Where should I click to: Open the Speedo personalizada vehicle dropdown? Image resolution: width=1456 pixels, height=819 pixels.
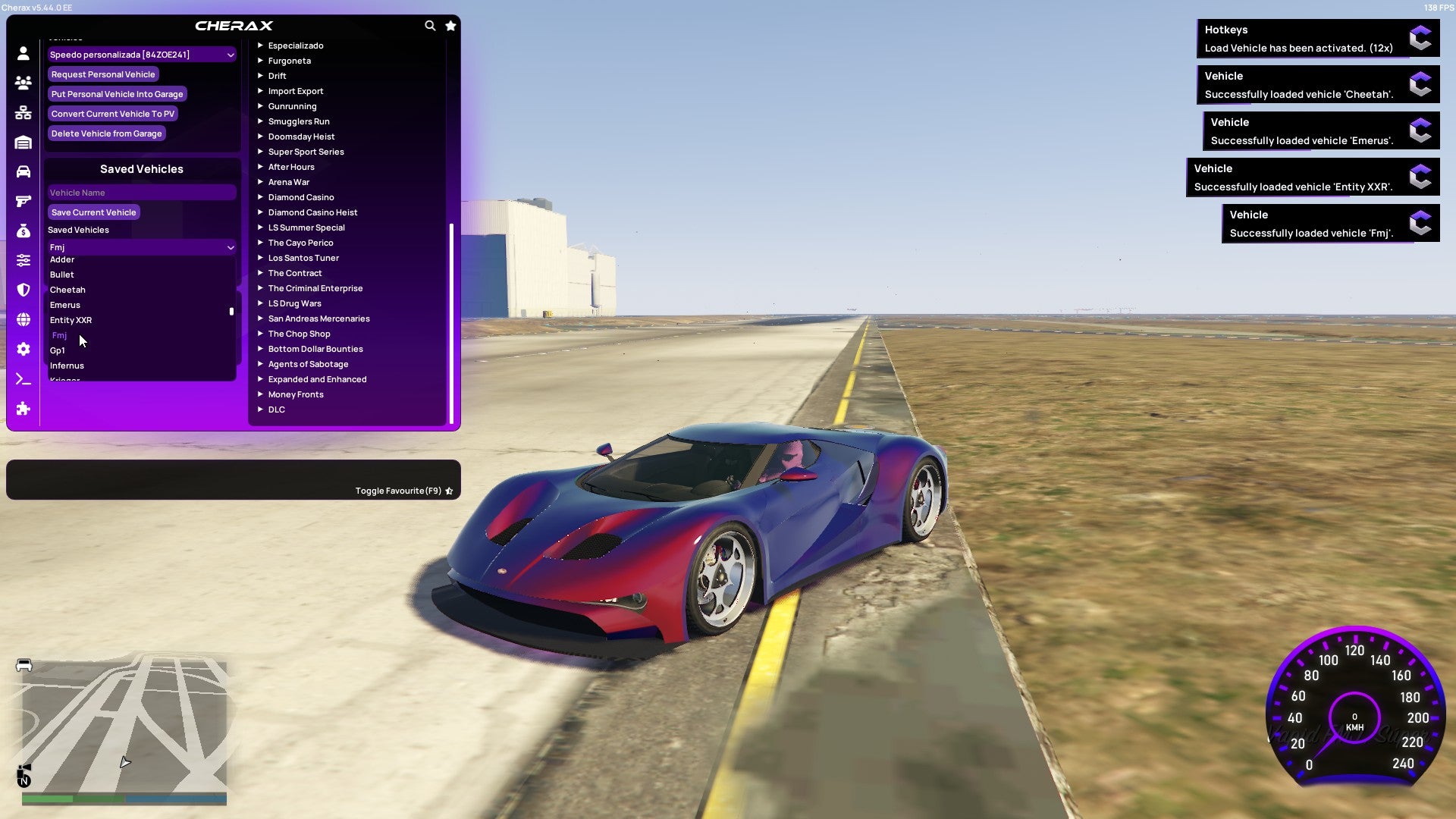[x=141, y=54]
